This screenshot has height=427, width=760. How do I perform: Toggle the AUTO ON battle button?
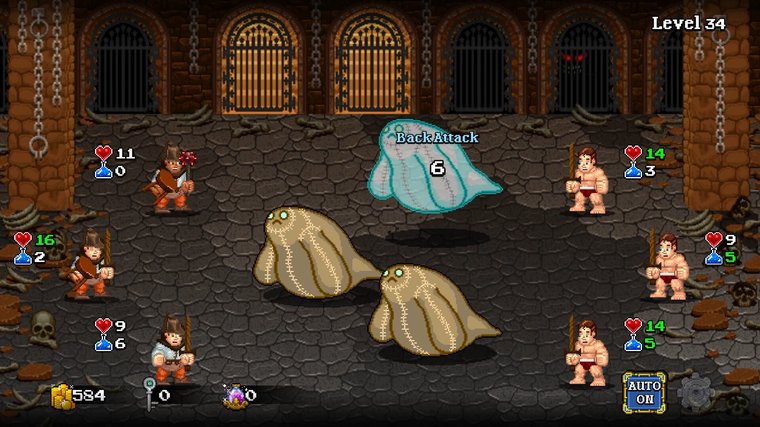644,393
